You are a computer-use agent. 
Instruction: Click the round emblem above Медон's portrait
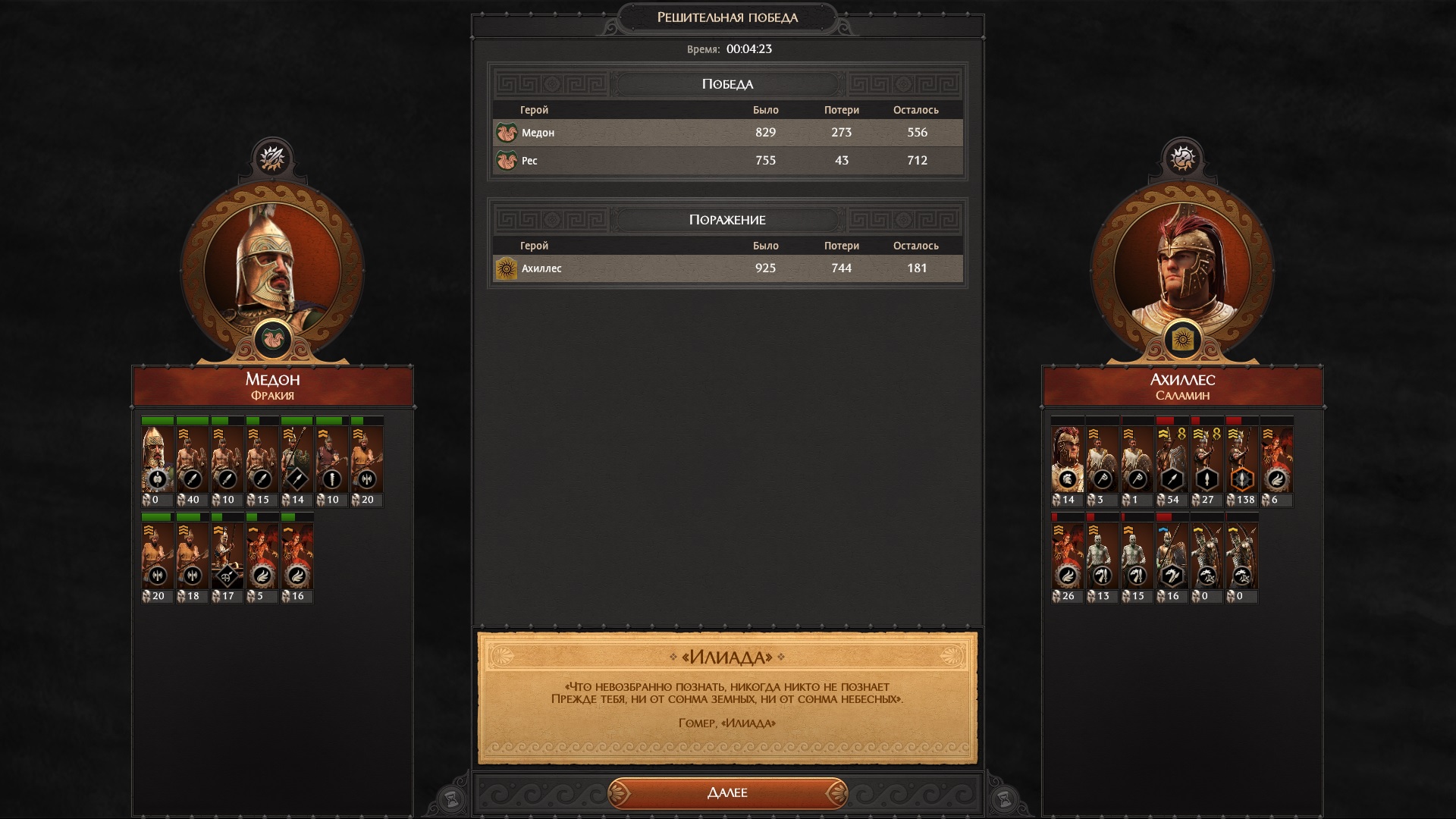(x=272, y=158)
